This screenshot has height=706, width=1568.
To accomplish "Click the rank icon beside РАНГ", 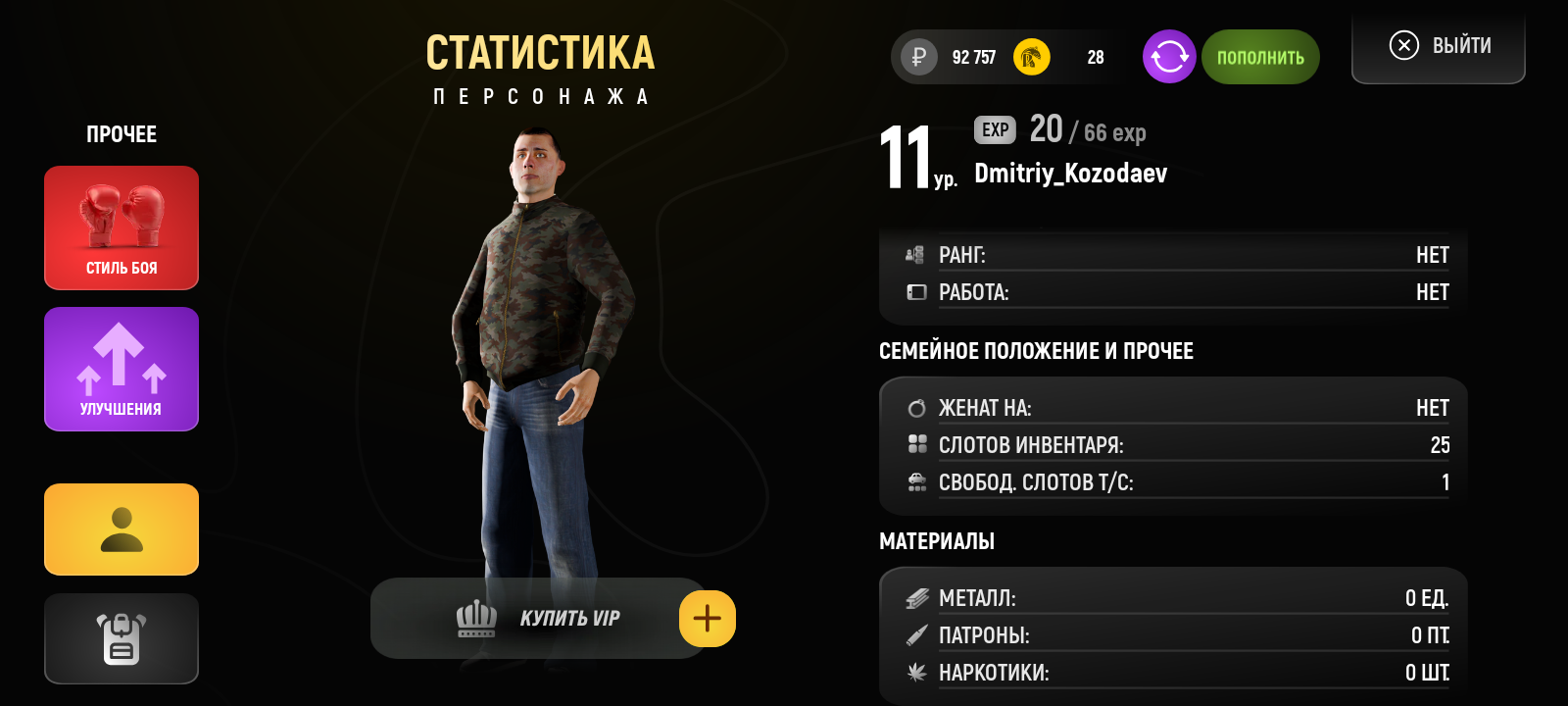I will tap(914, 254).
